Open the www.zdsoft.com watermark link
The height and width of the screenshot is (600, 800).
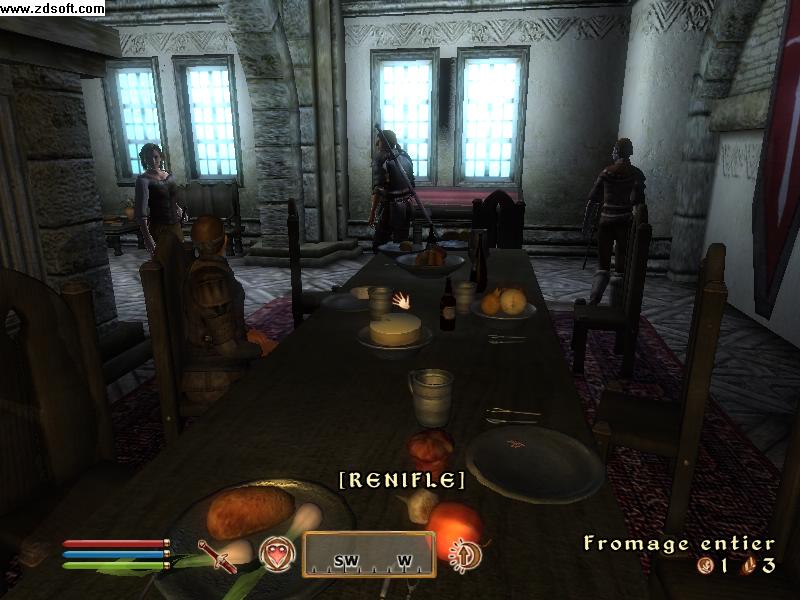[52, 8]
